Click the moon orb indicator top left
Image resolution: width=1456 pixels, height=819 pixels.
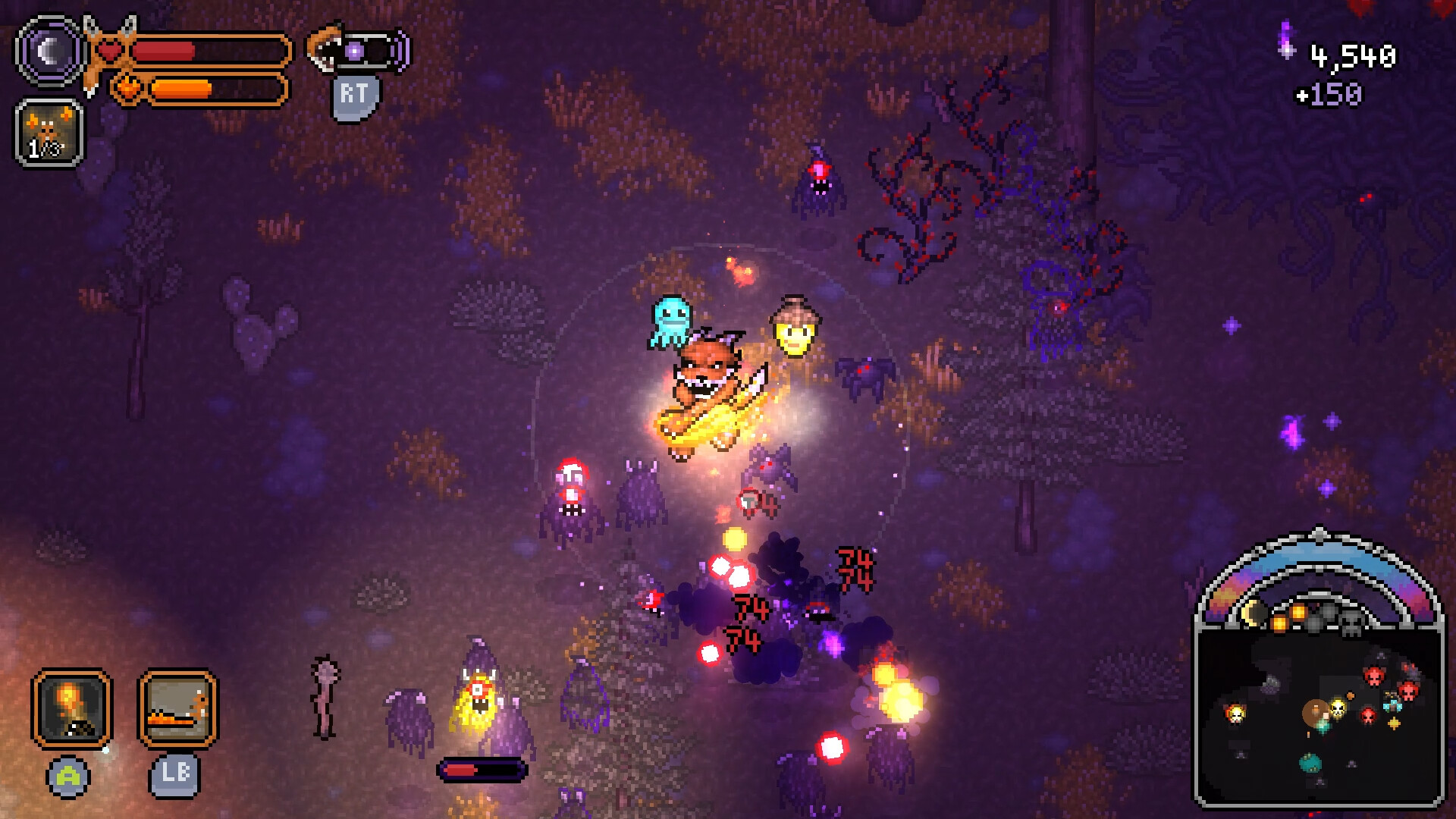(49, 52)
